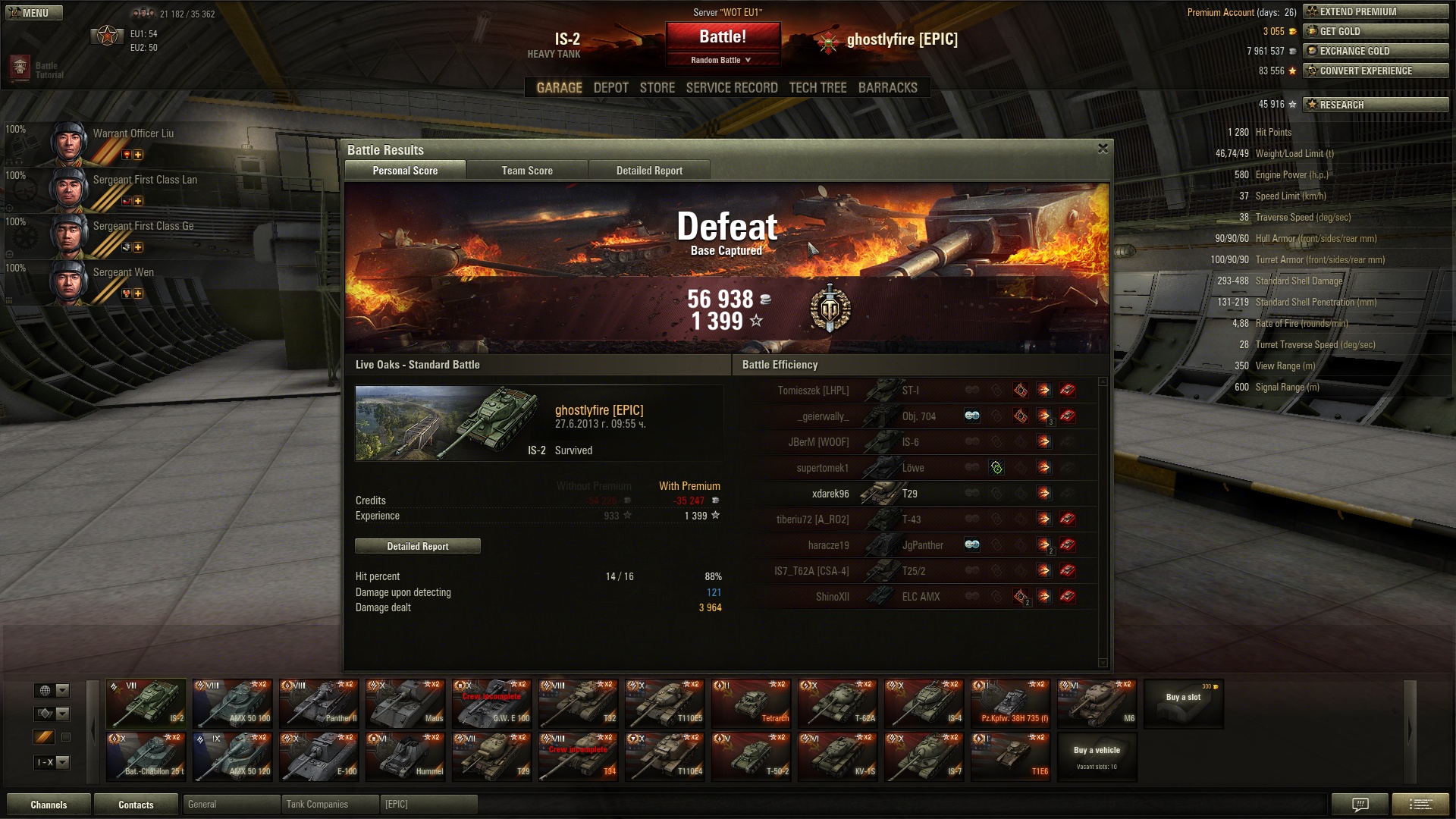The width and height of the screenshot is (1456, 819).
Task: Close the Battle Results window
Action: coord(1103,149)
